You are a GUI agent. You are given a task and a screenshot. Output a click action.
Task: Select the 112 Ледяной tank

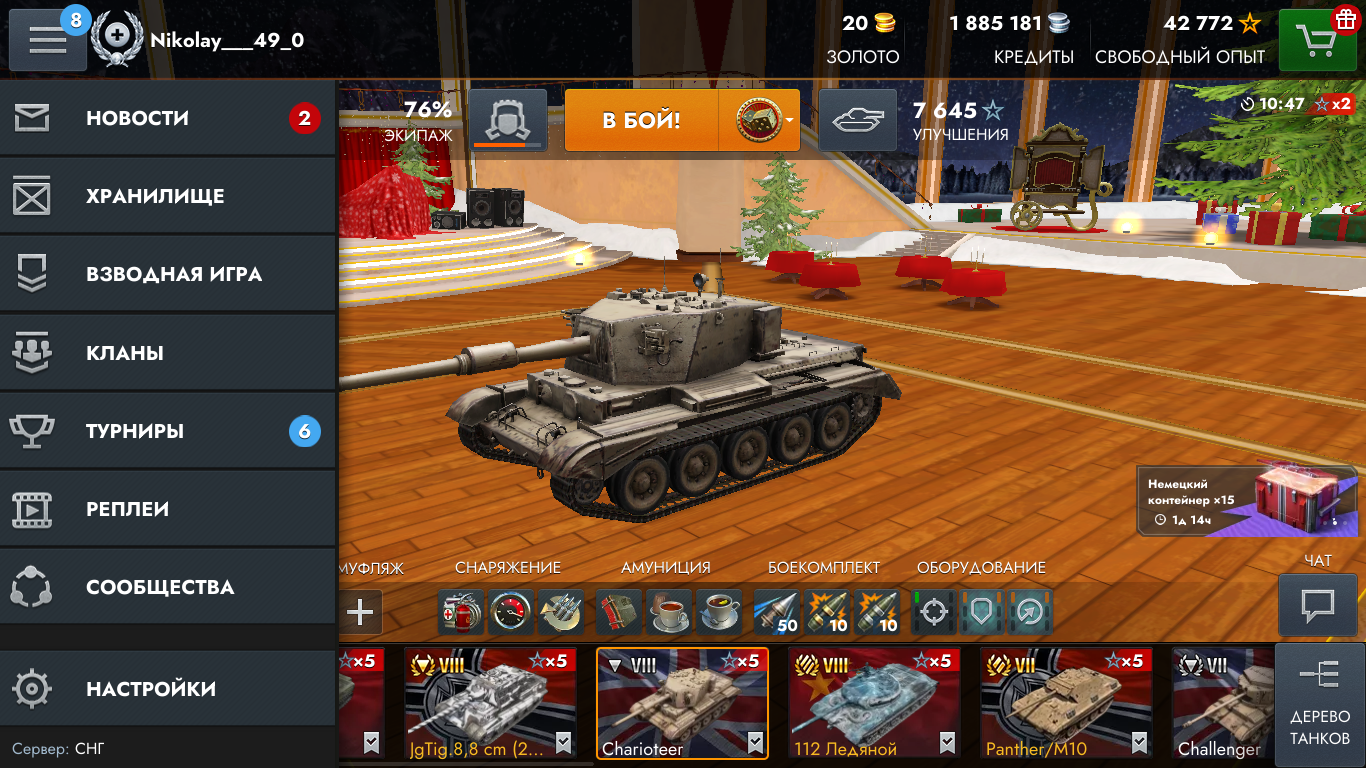click(874, 703)
